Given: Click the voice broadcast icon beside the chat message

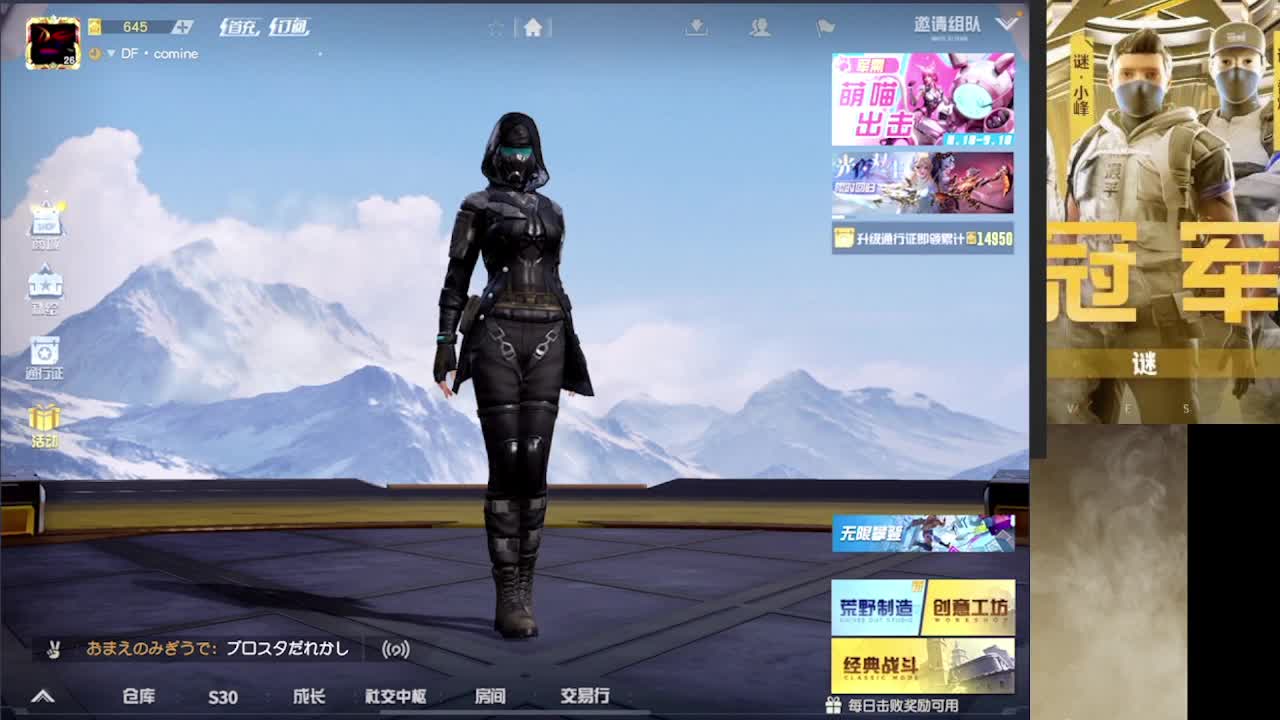Looking at the screenshot, I should click(x=396, y=649).
